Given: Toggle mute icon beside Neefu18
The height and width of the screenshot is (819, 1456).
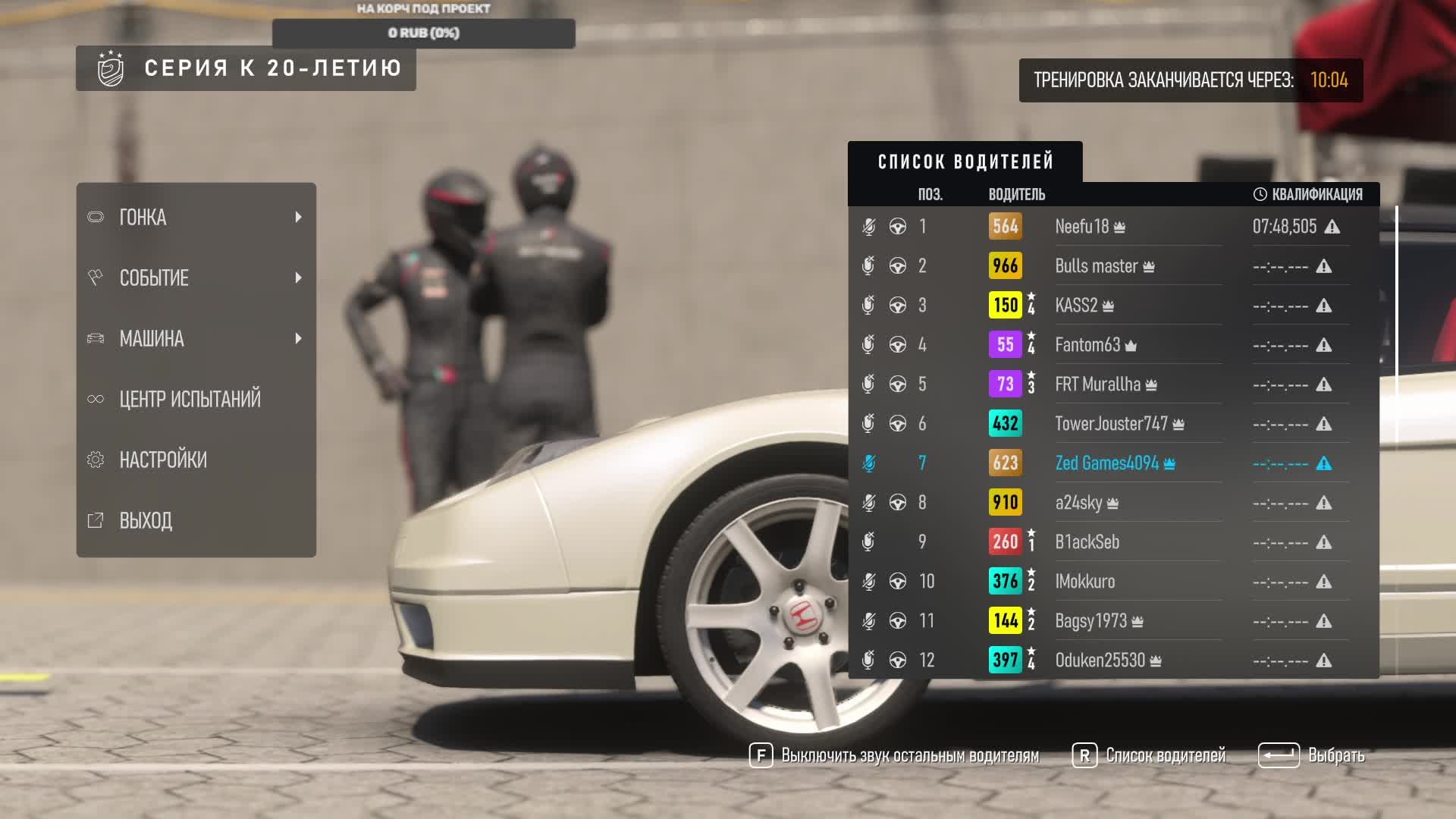Looking at the screenshot, I should [x=869, y=227].
